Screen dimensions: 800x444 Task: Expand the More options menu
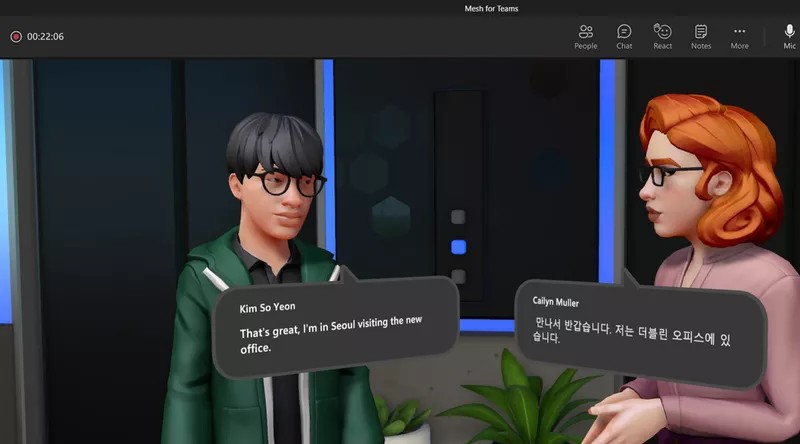coord(739,36)
